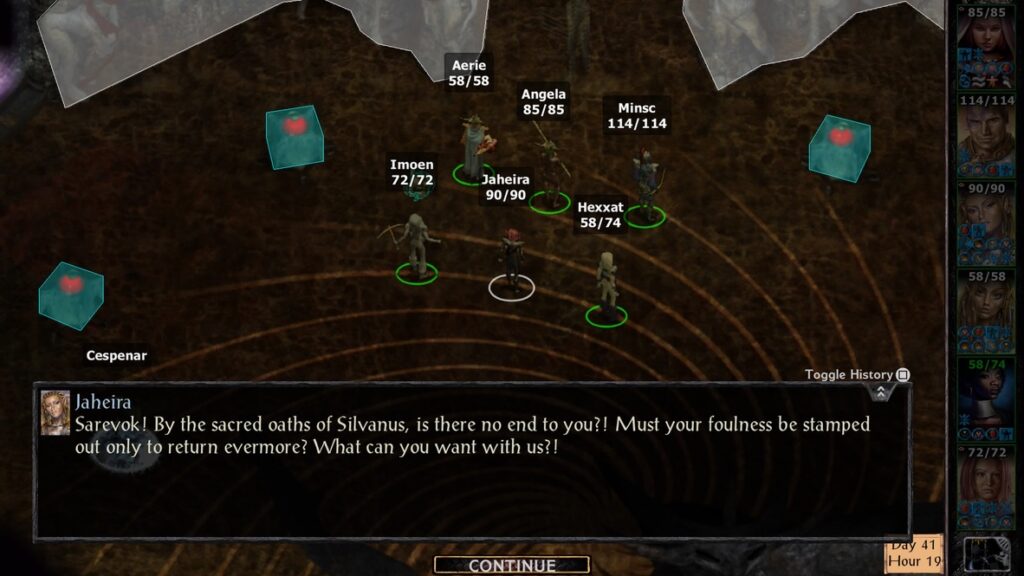Image resolution: width=1024 pixels, height=576 pixels.
Task: Choose Jaheira's party portrait showing 90/90
Action: (x=986, y=222)
